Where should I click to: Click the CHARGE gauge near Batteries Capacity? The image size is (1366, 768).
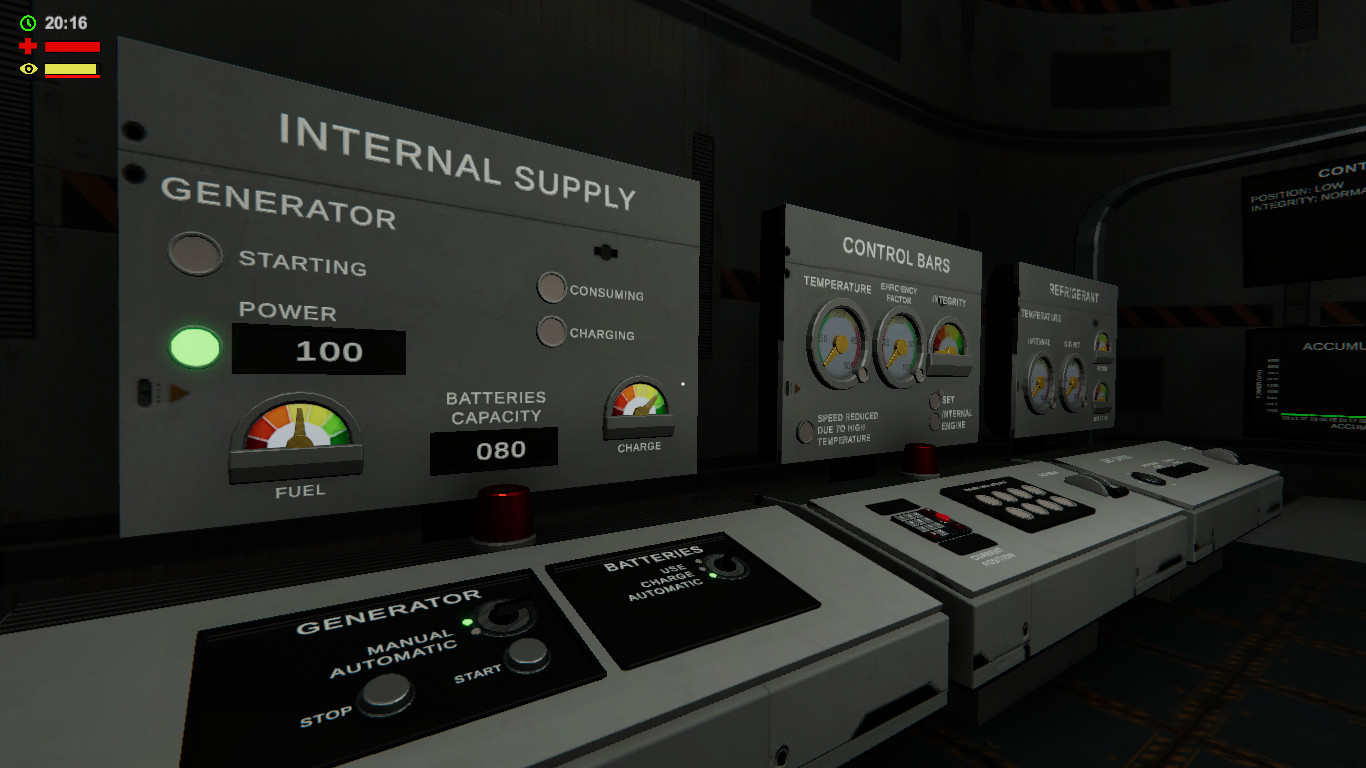coord(640,410)
